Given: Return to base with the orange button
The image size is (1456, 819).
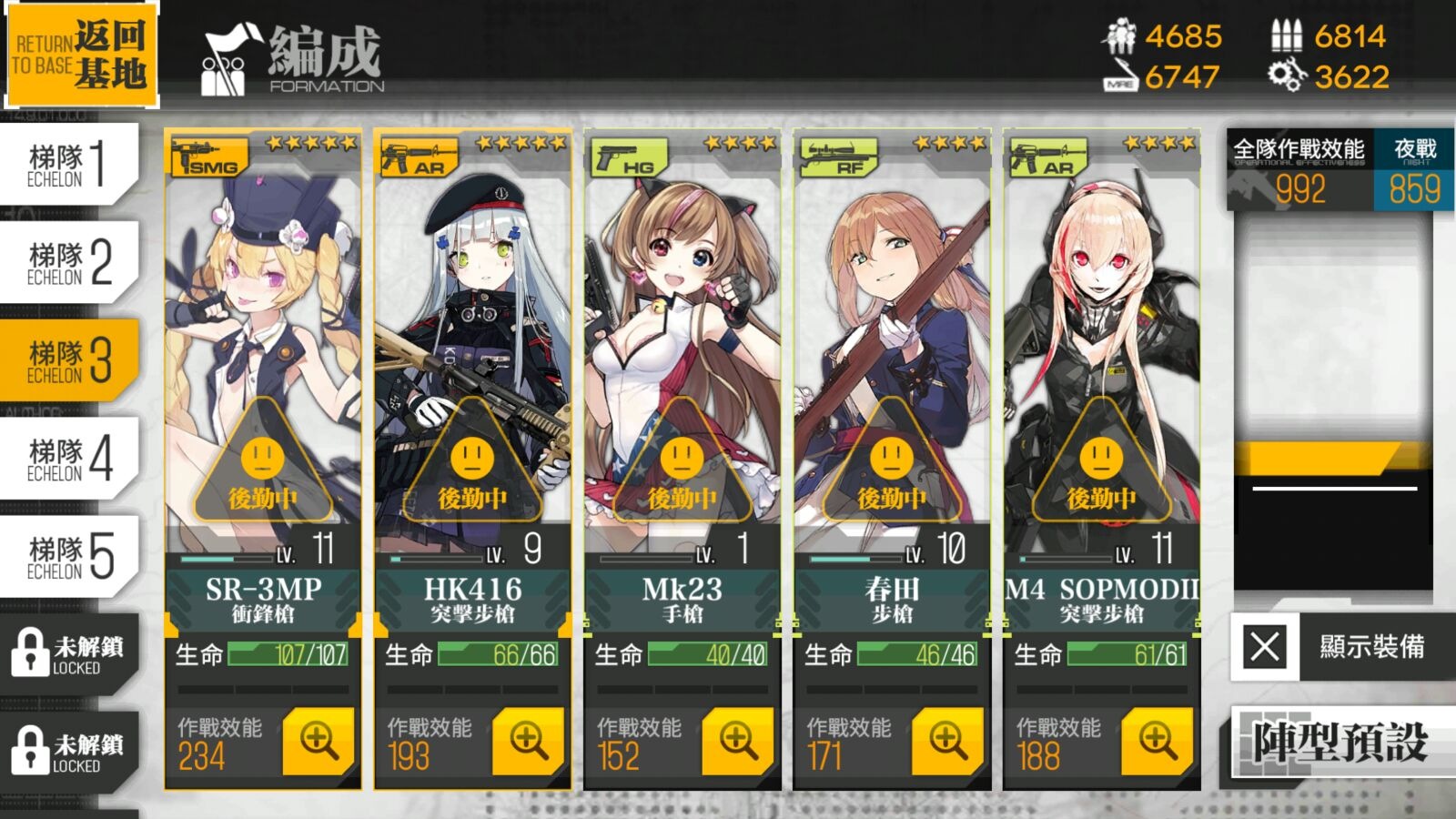Looking at the screenshot, I should [82, 56].
